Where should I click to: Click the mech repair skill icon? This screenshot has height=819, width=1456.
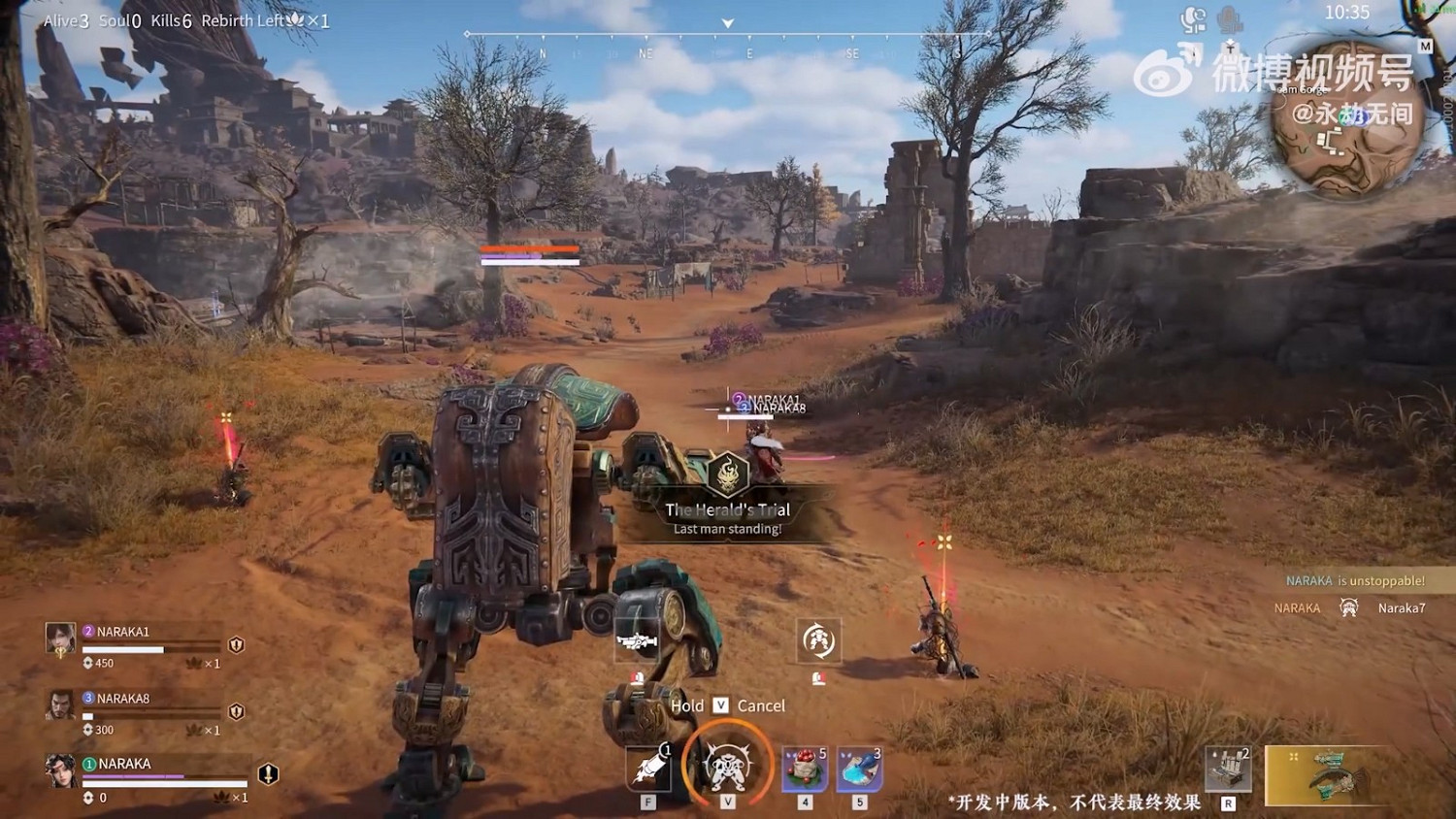tap(818, 641)
